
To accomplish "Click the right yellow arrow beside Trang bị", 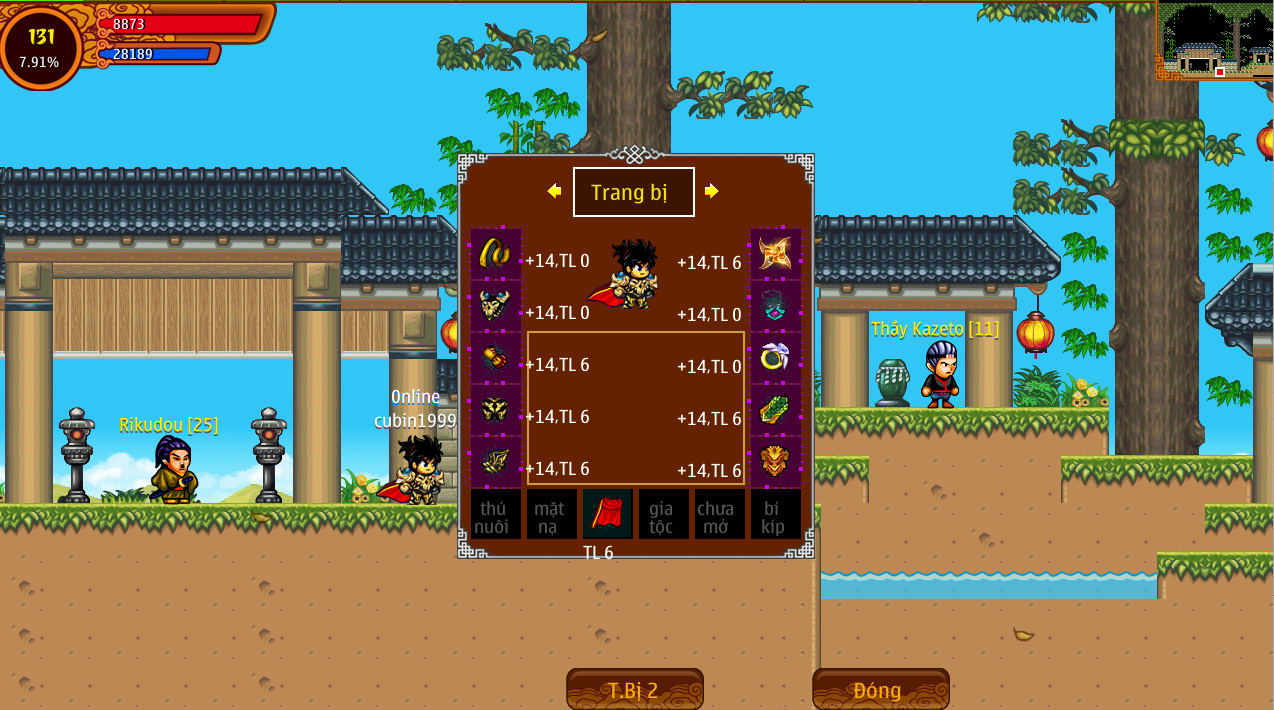I will (711, 191).
